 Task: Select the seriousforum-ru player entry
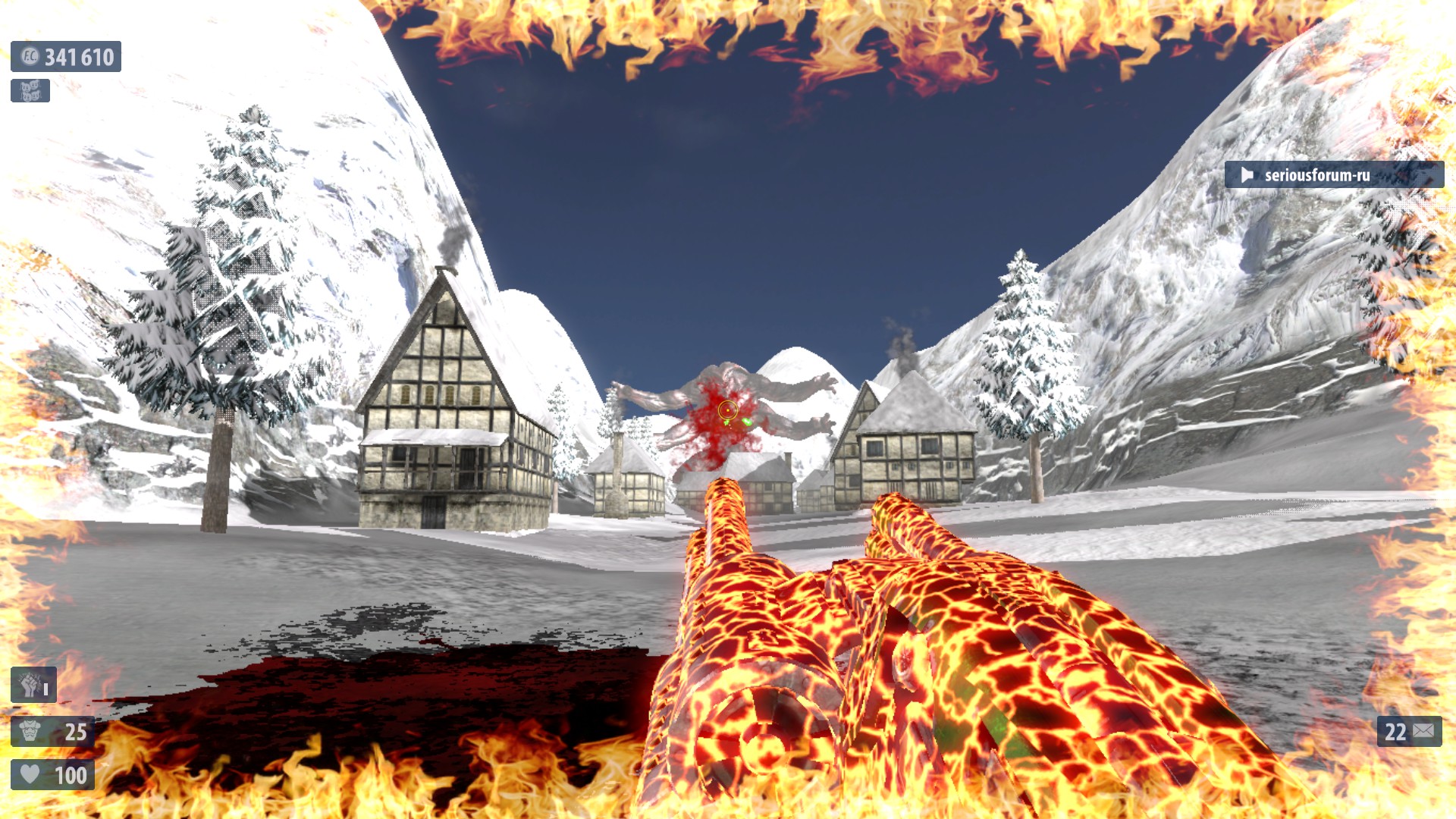point(1333,175)
